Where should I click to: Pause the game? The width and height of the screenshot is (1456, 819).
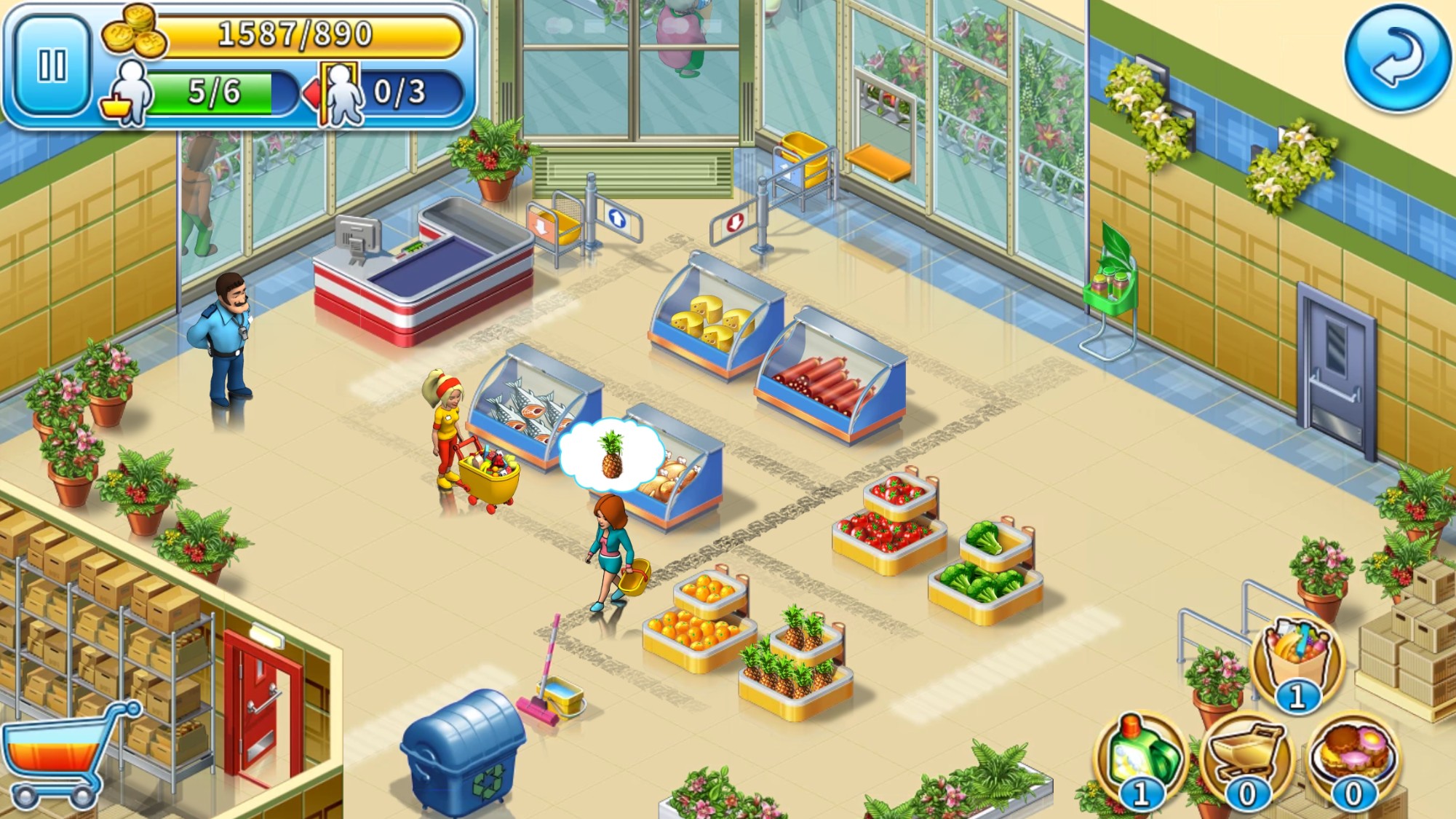[x=52, y=66]
